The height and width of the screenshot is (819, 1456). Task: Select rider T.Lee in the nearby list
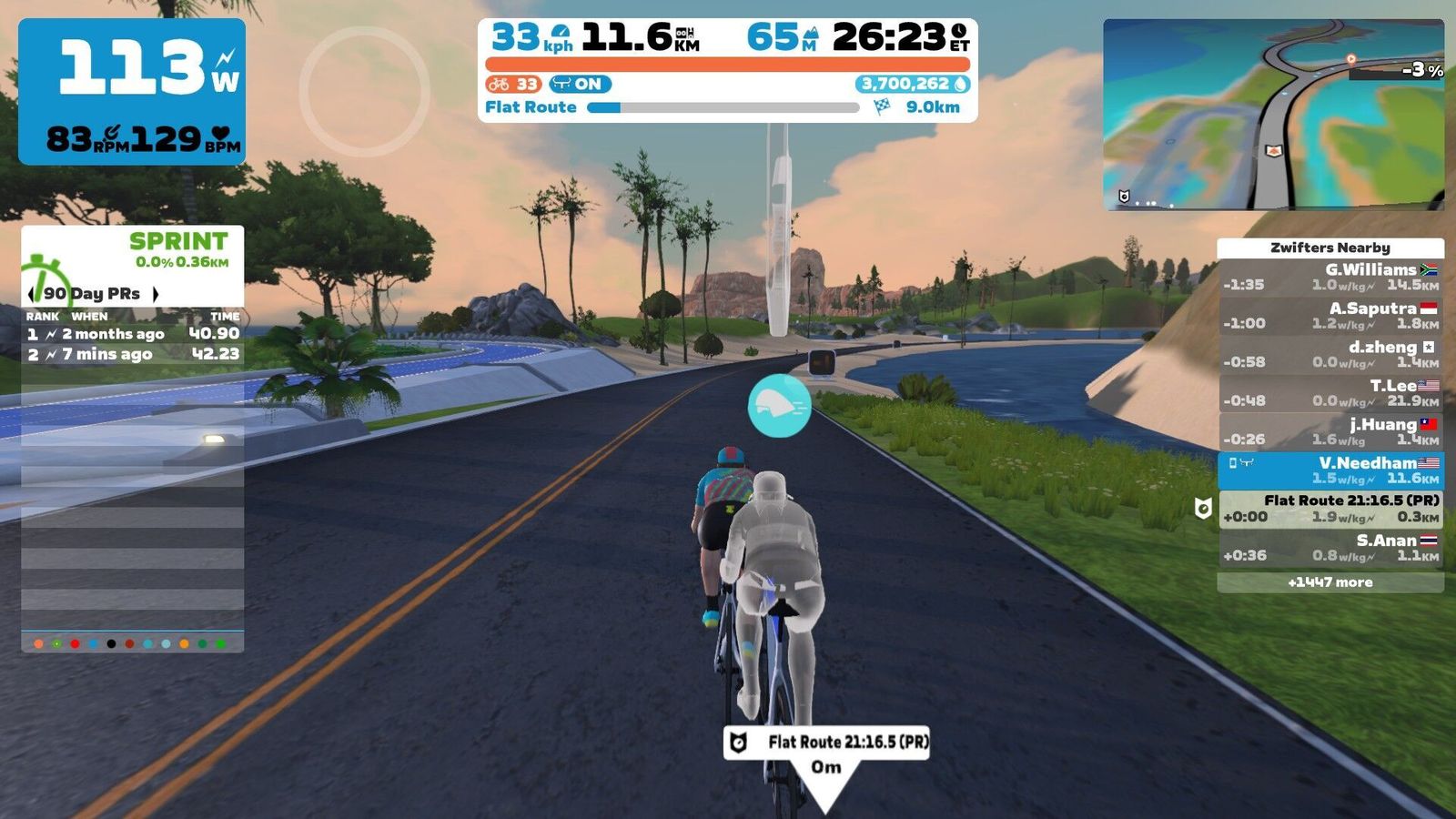[1330, 393]
